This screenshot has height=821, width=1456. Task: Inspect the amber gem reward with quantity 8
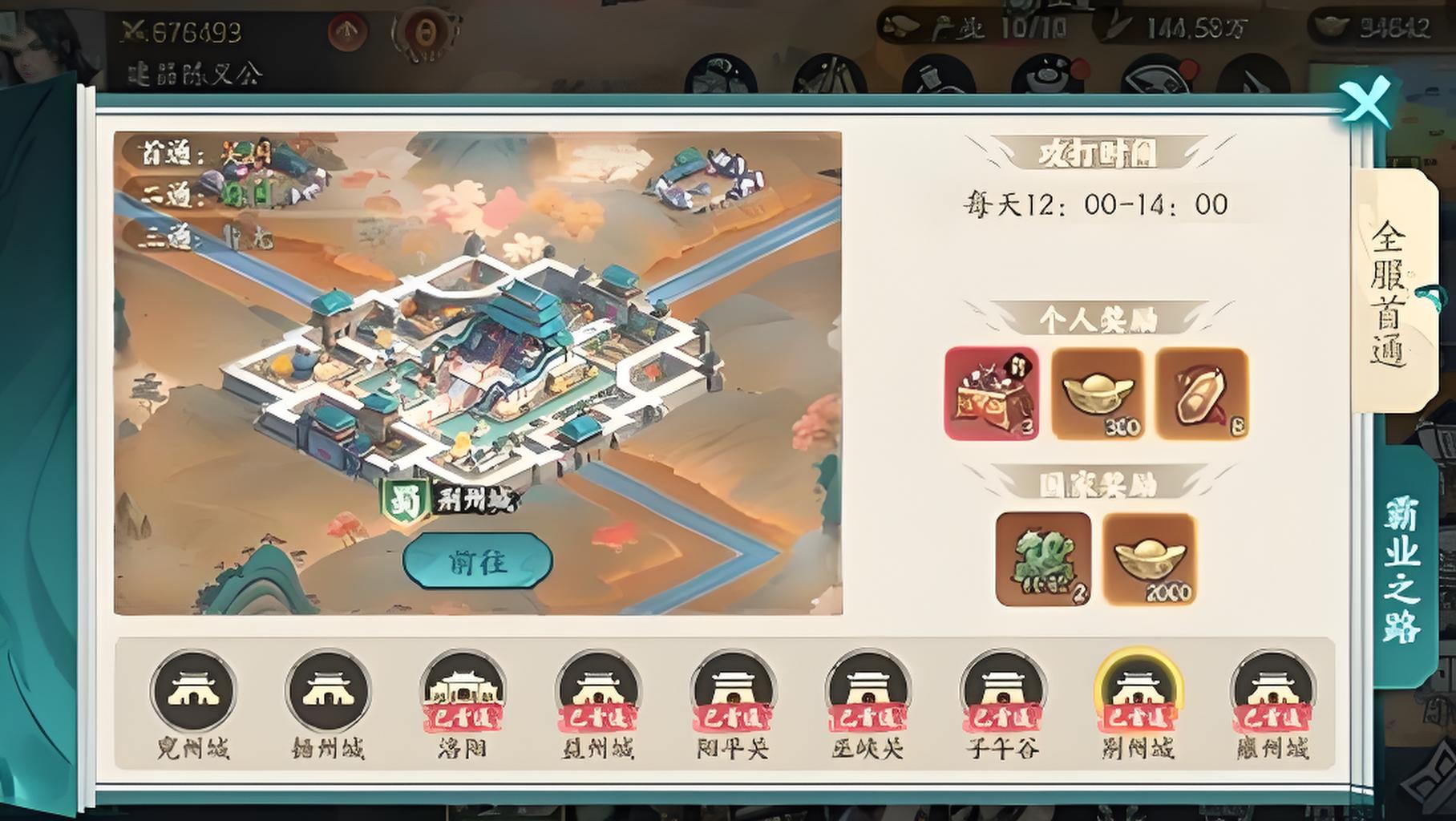coord(1202,394)
